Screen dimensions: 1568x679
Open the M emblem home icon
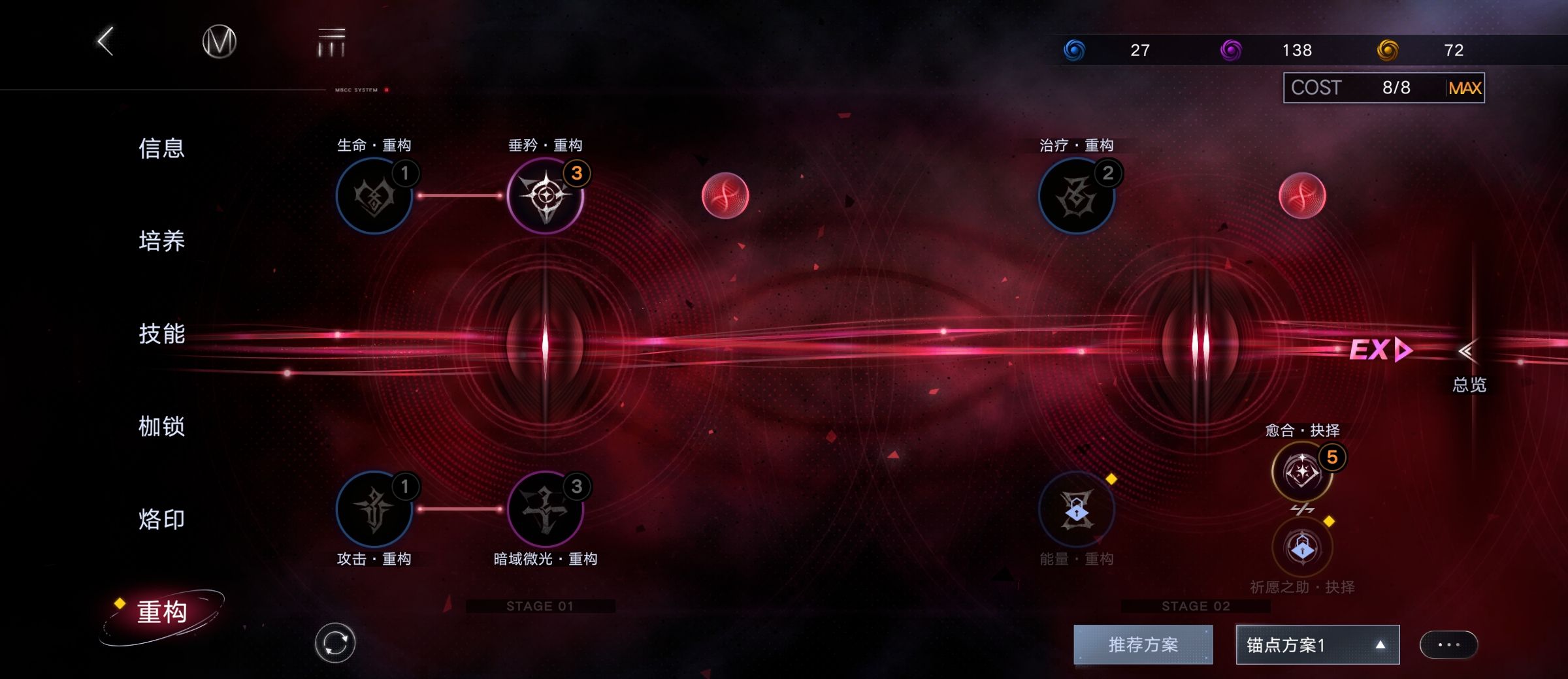pyautogui.click(x=219, y=42)
